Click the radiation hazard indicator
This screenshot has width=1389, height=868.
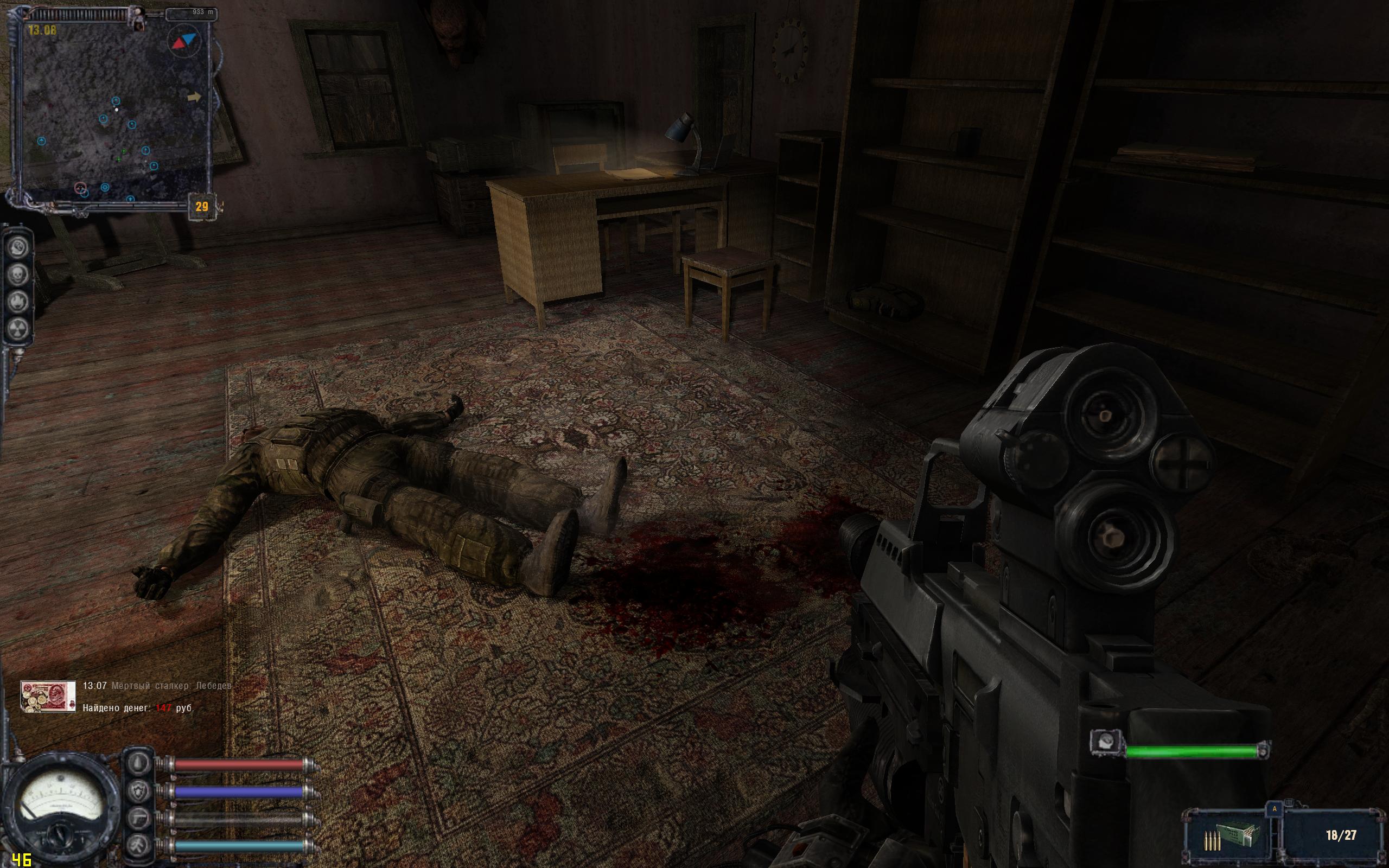(x=18, y=328)
